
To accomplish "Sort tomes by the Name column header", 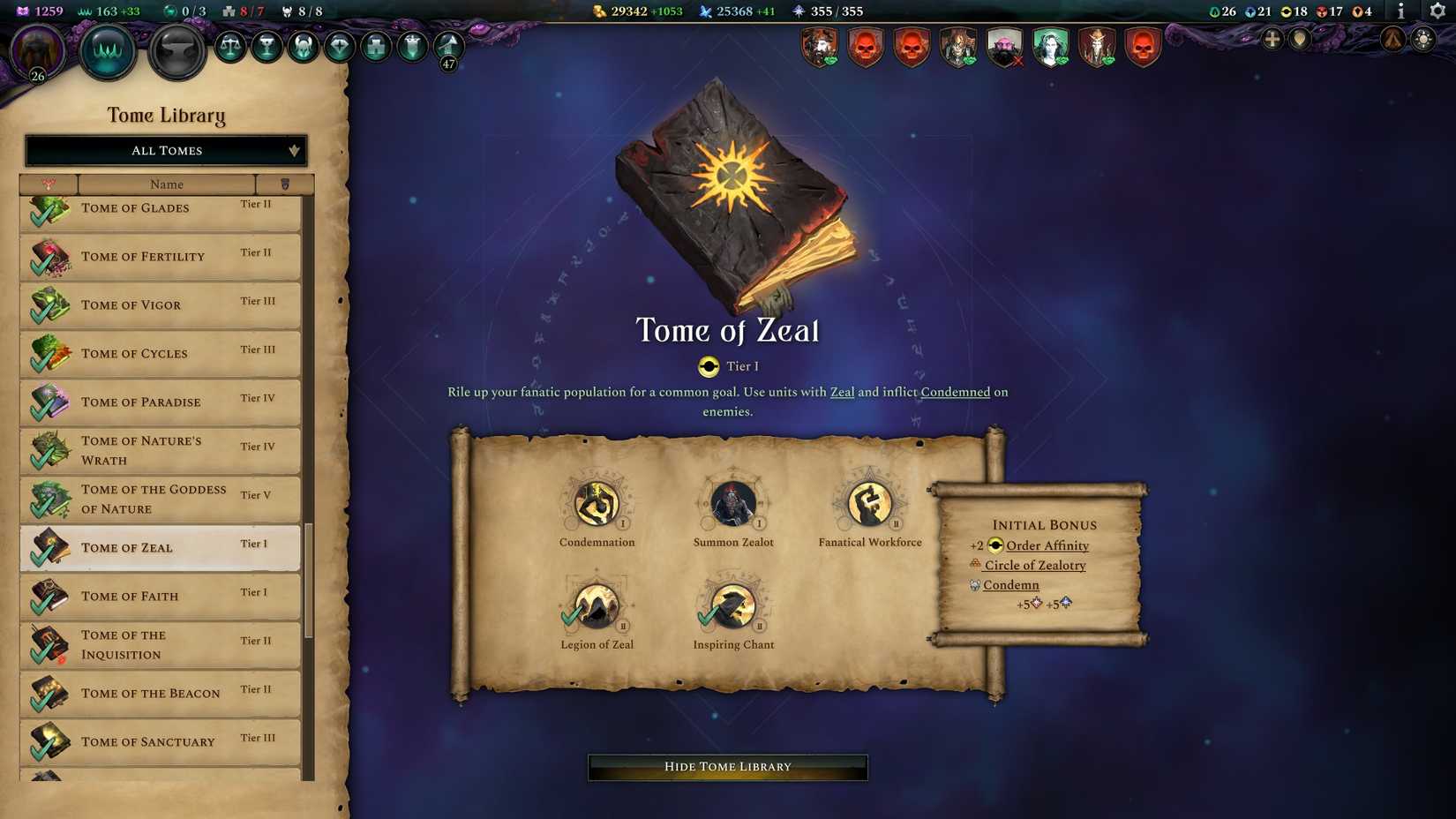I will [167, 184].
